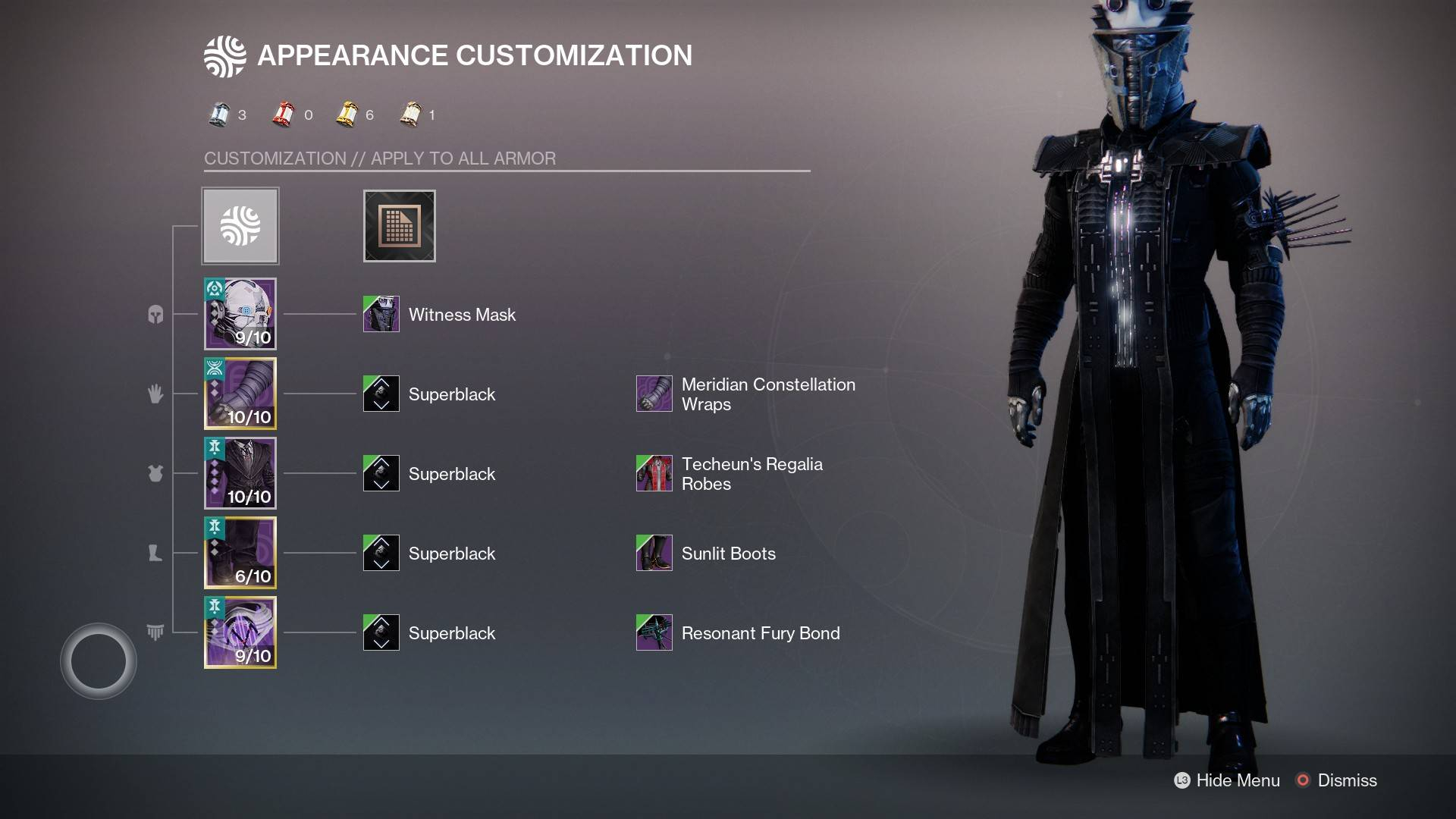Select the apply-to-all-armor swirl tile
This screenshot has height=819, width=1456.
[x=240, y=226]
